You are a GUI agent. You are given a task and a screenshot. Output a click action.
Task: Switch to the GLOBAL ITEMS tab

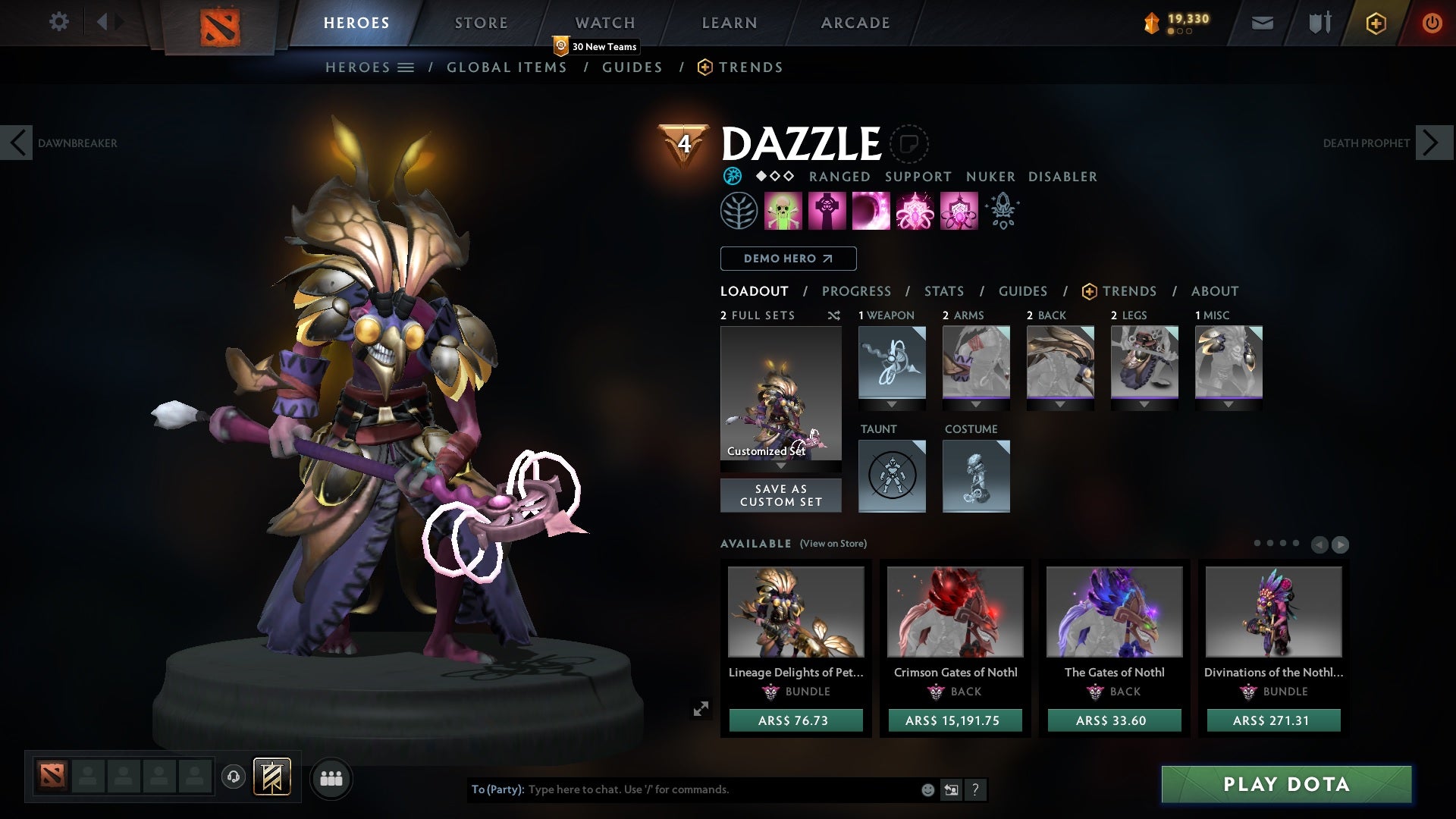(507, 67)
